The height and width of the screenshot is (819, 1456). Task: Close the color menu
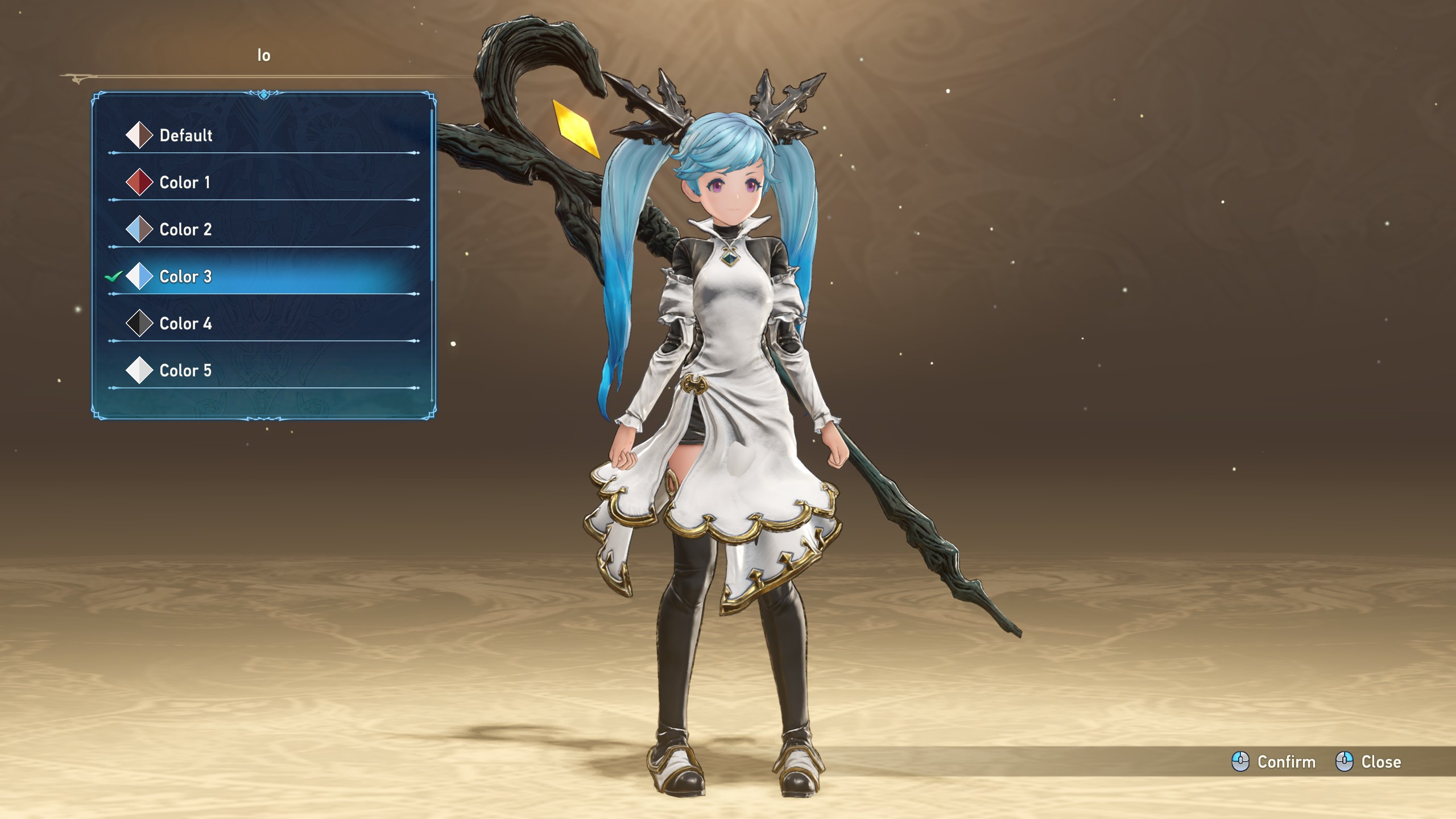[x=1368, y=762]
